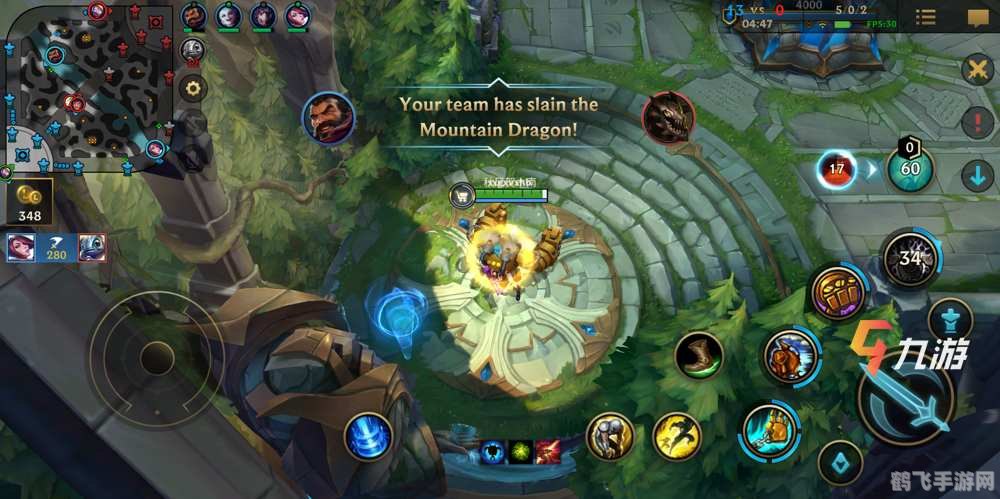Activate the blue gauntlet dash ability

pyautogui.click(x=771, y=430)
